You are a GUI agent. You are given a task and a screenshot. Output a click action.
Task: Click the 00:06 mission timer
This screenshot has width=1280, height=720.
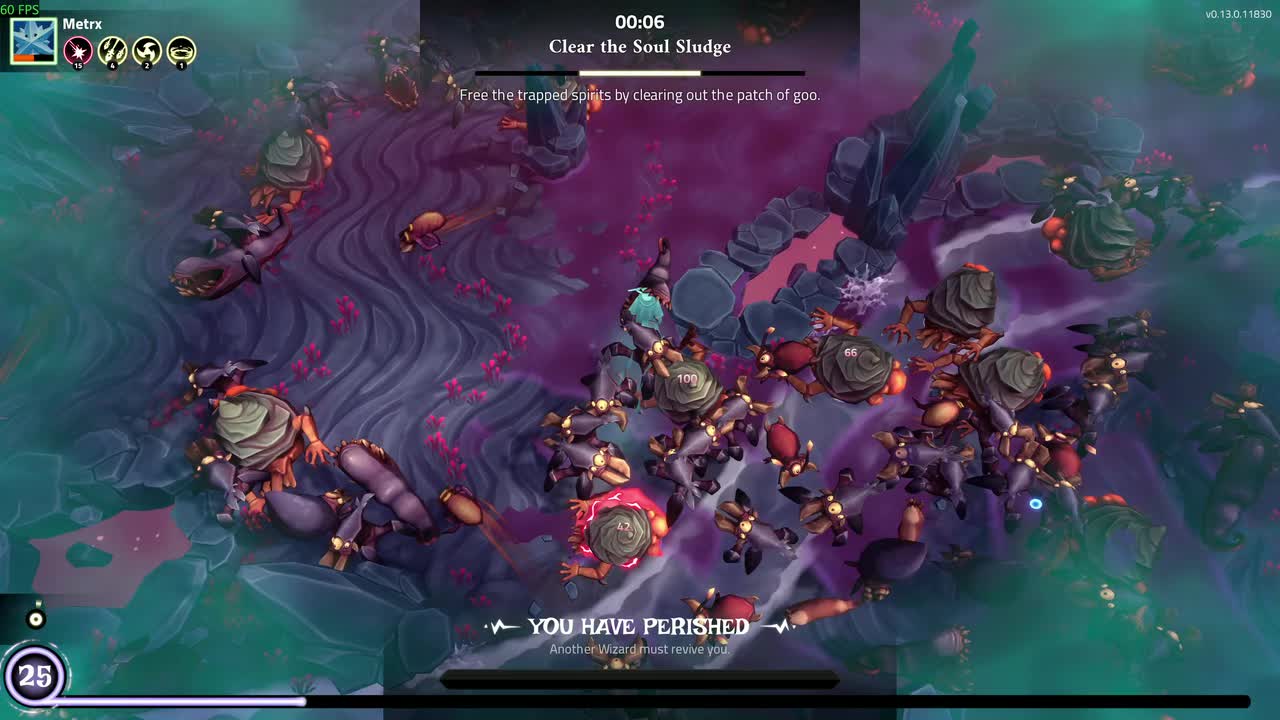coord(639,21)
